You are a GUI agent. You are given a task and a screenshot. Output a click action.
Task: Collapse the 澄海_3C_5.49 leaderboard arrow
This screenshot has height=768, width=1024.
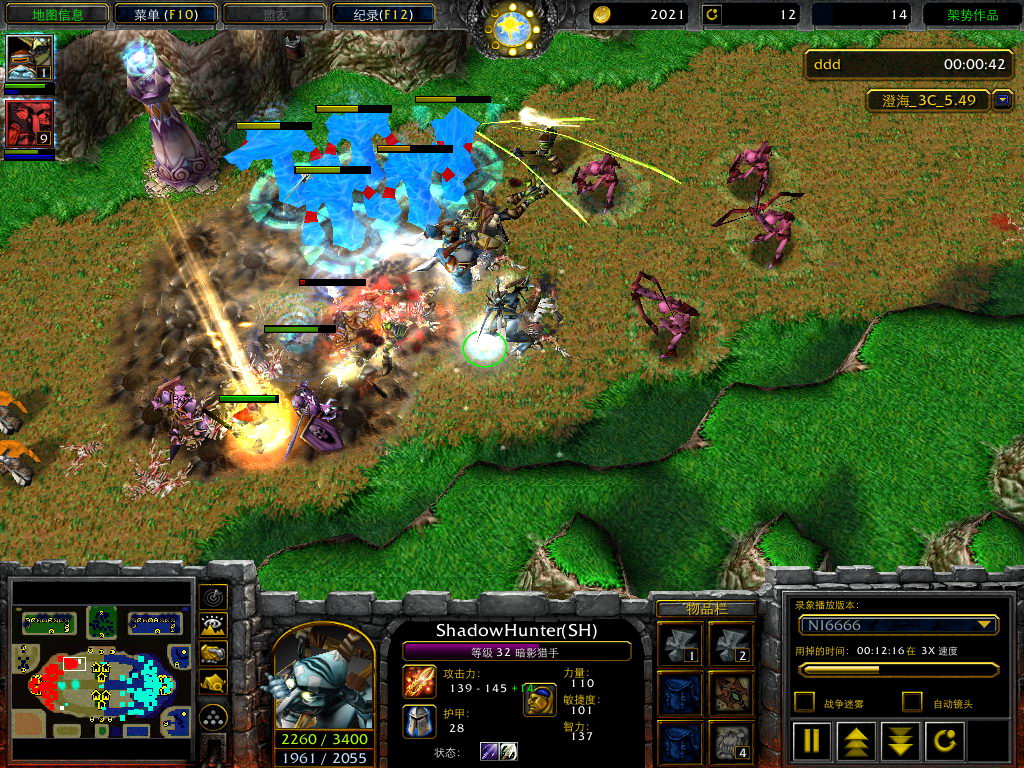[x=1003, y=101]
